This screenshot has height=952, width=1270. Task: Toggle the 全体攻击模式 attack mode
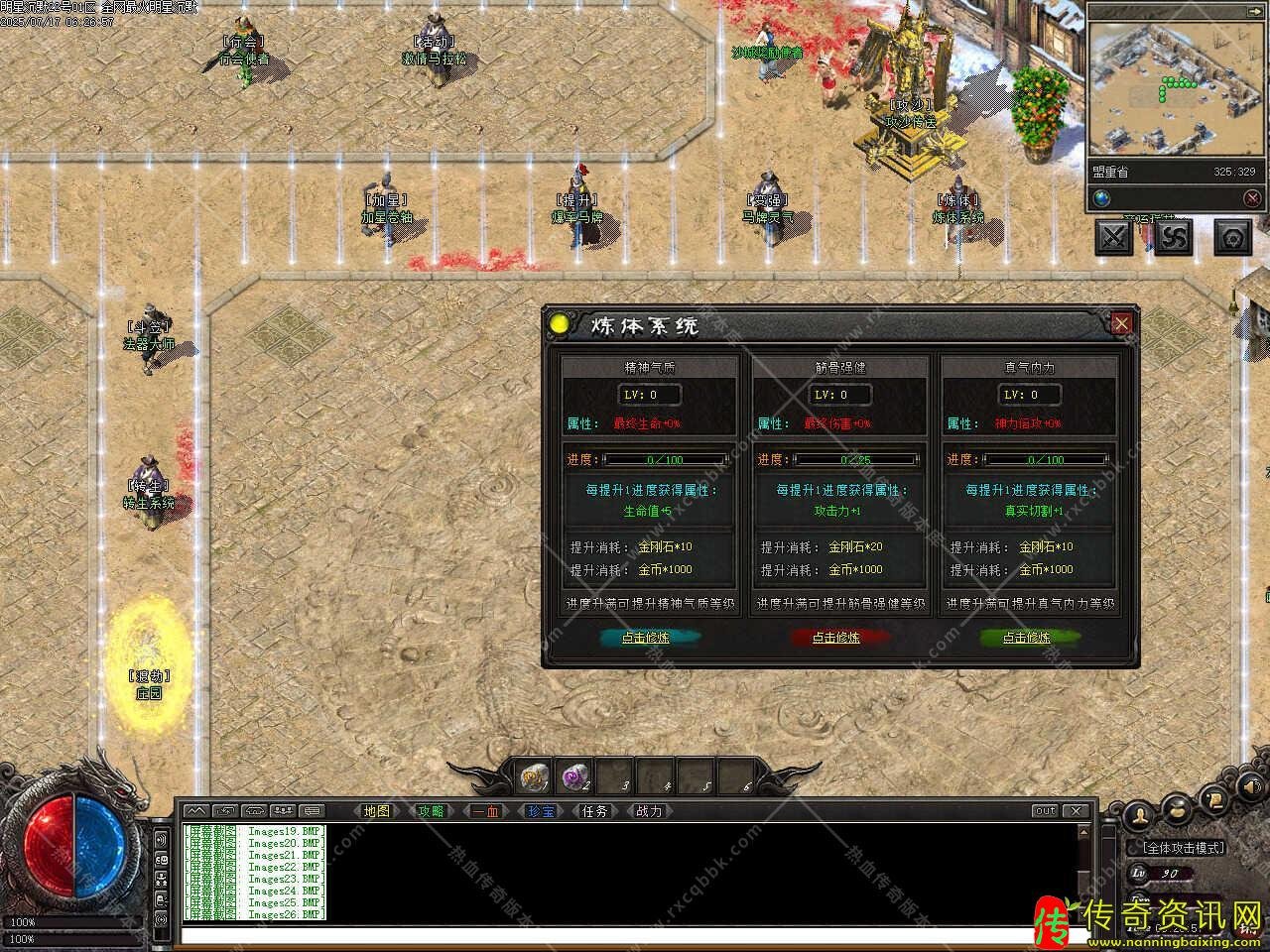(1185, 848)
